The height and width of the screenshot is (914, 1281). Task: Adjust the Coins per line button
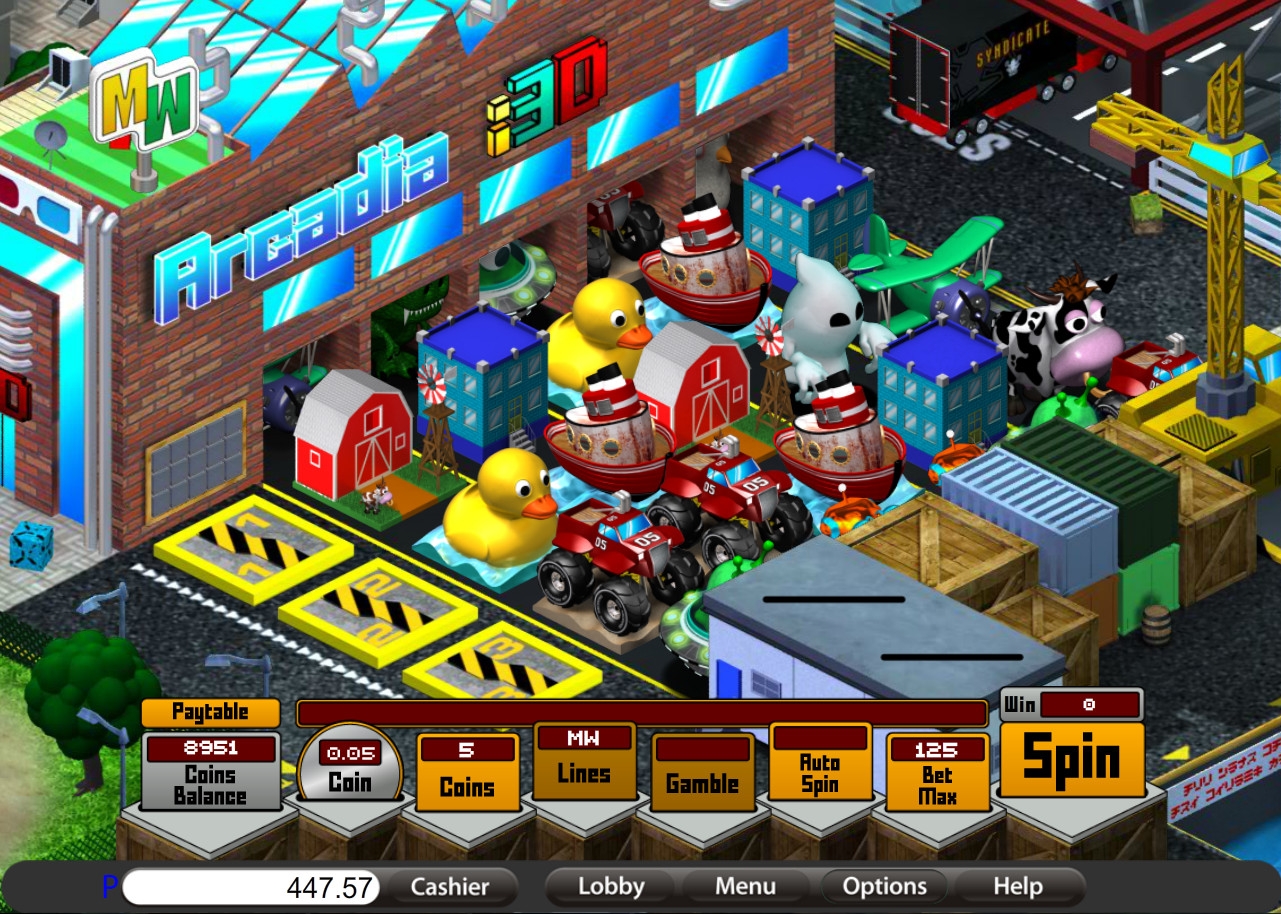pos(467,786)
